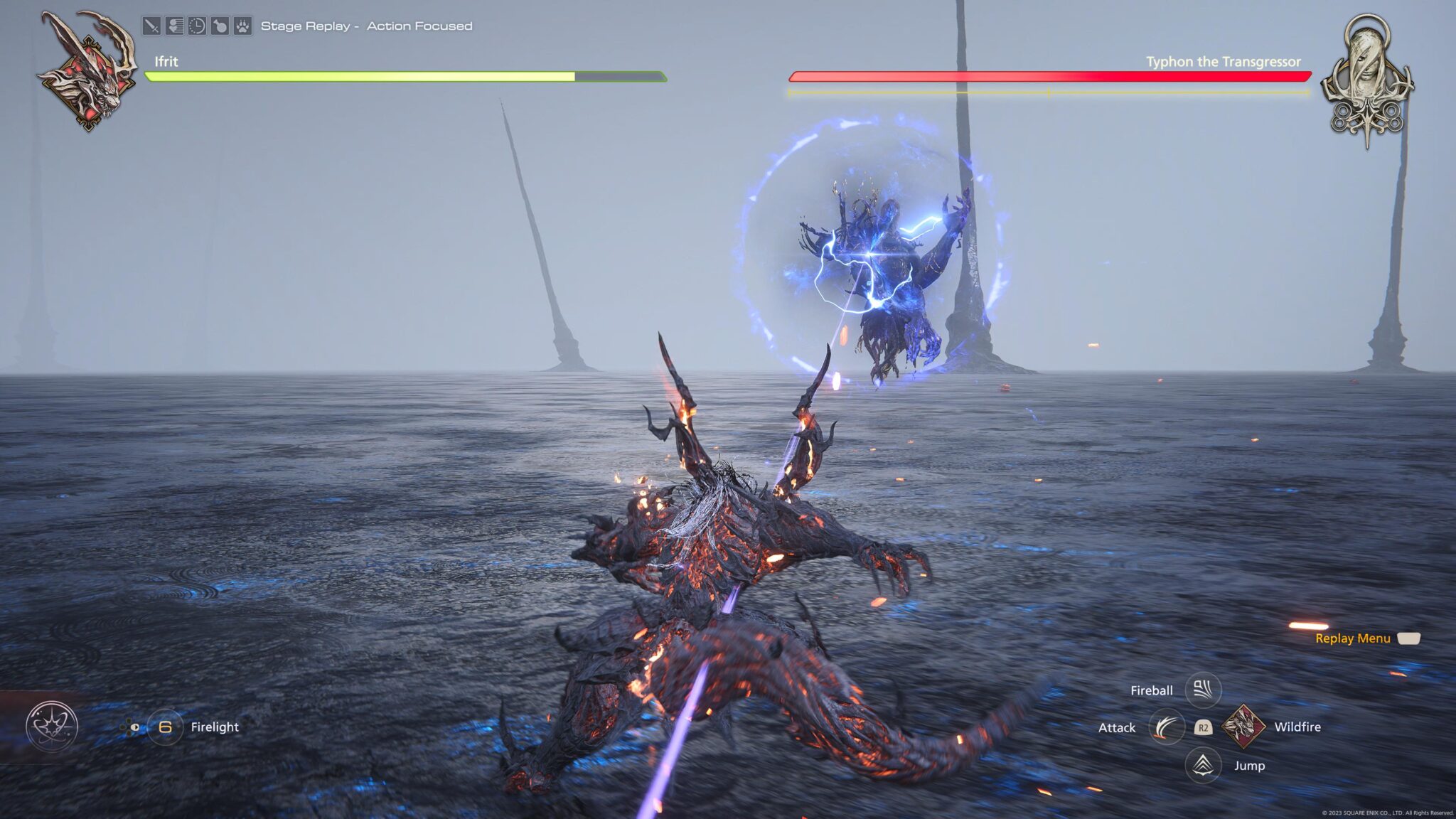Click the Attack command icon
Viewport: 1456px width, 819px height.
tap(1167, 727)
